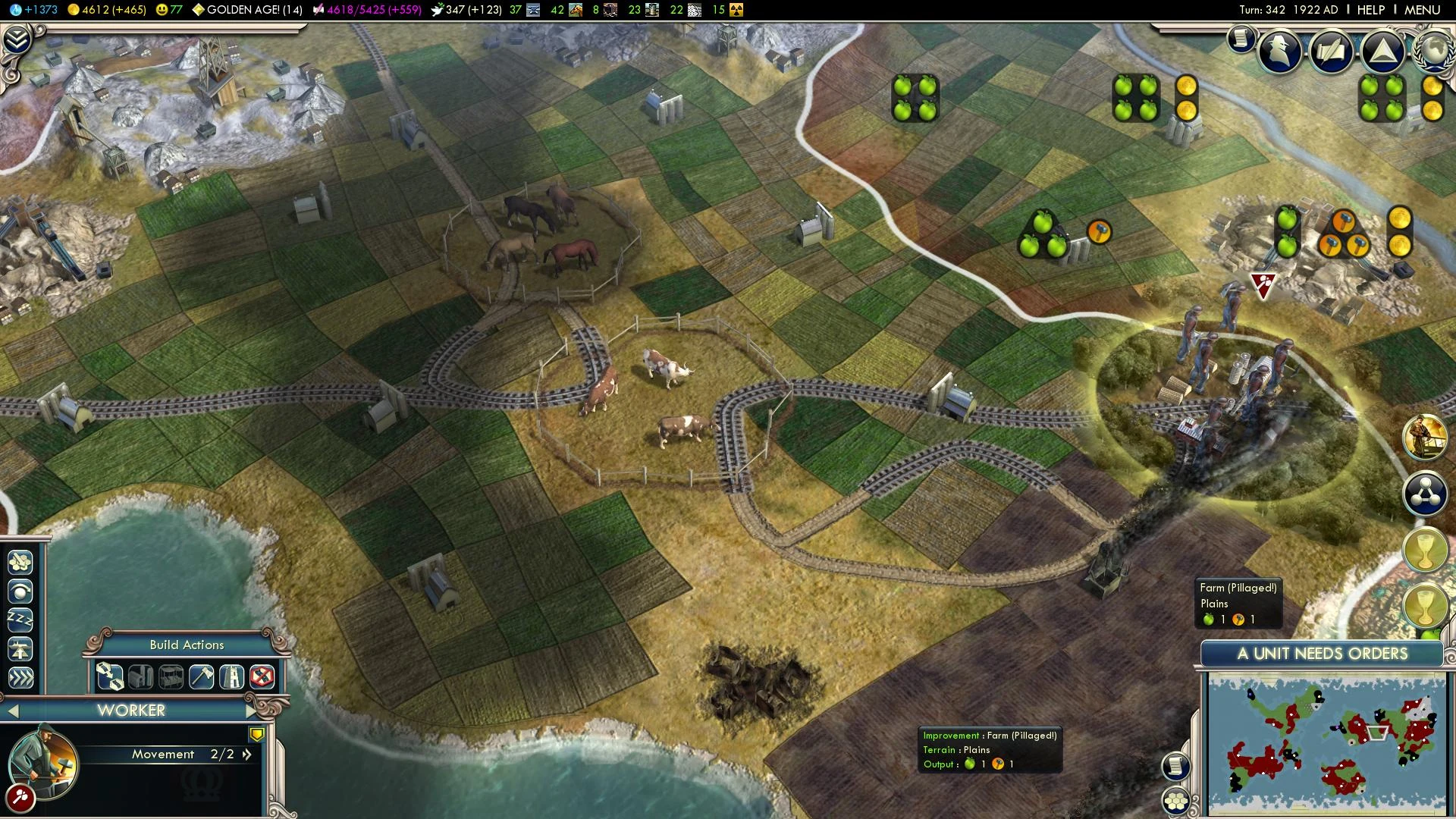Viewport: 1456px width, 819px height.
Task: Open HELP from the top bar
Action: click(x=1370, y=9)
